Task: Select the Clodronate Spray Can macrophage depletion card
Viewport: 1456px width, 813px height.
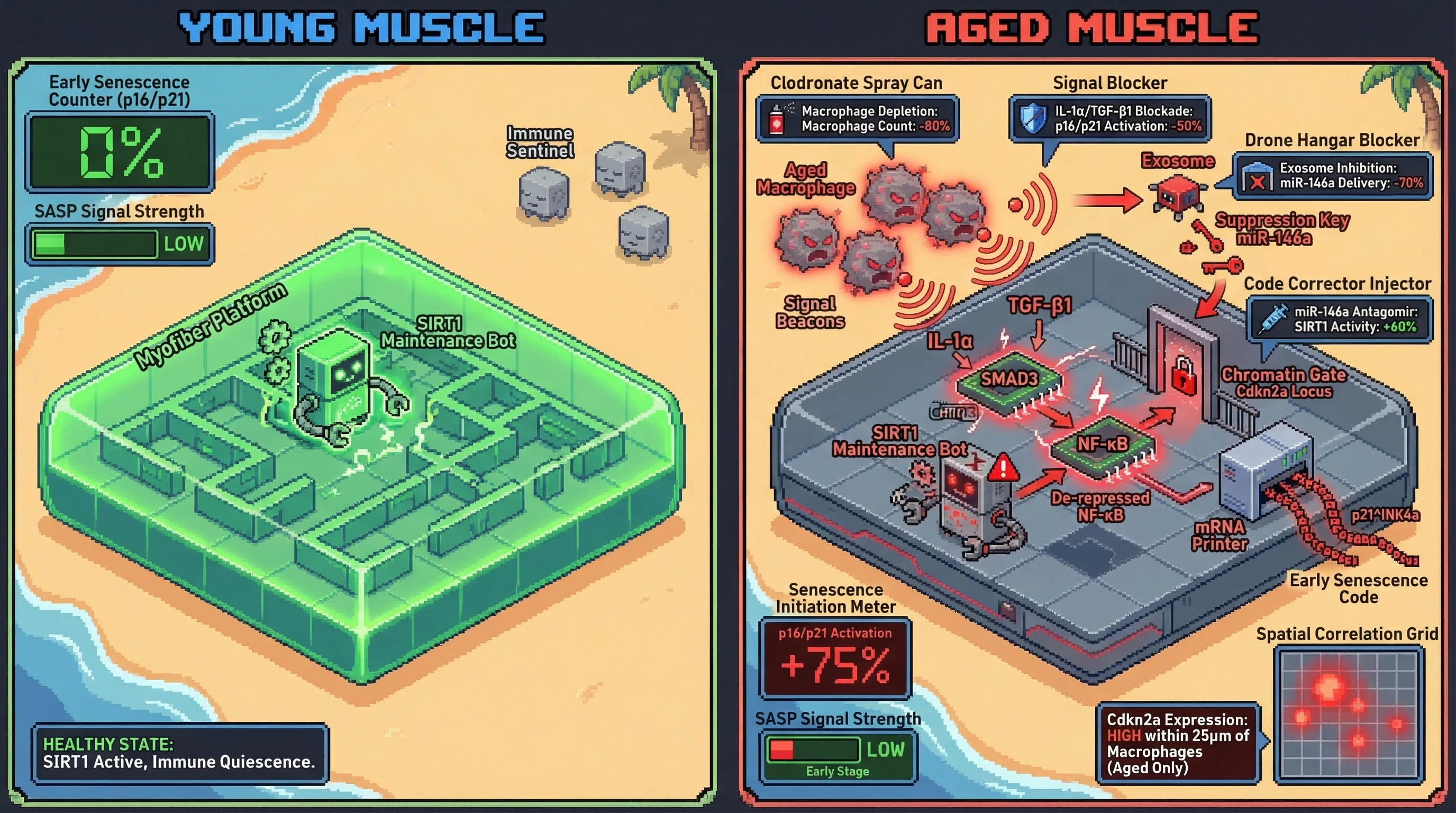Action: (x=857, y=119)
